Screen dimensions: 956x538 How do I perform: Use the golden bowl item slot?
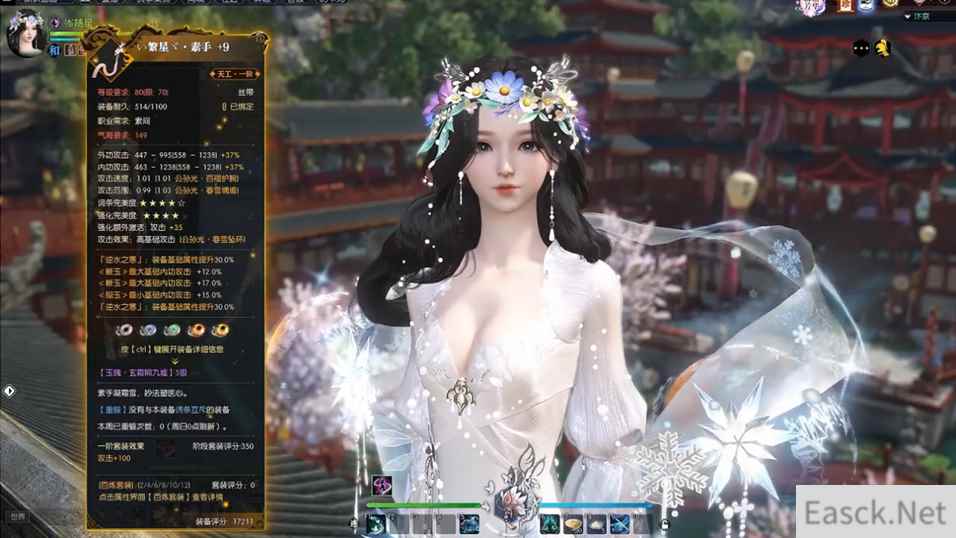pos(574,522)
